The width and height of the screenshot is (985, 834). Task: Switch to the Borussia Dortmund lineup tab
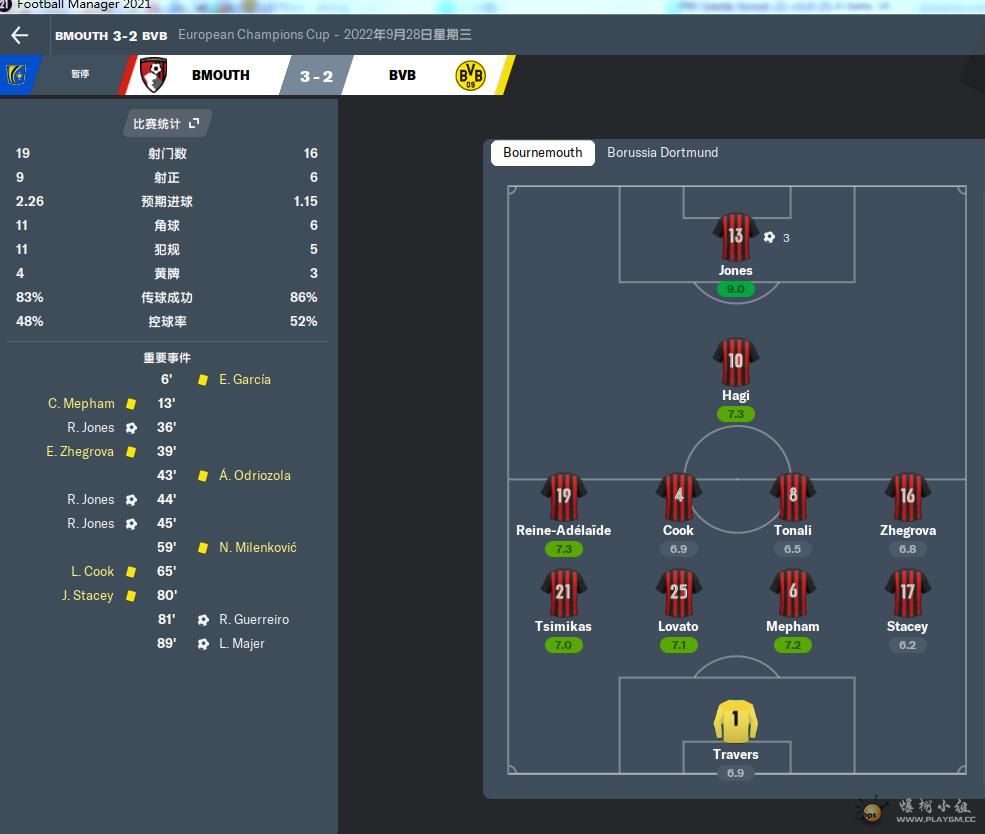coord(662,153)
